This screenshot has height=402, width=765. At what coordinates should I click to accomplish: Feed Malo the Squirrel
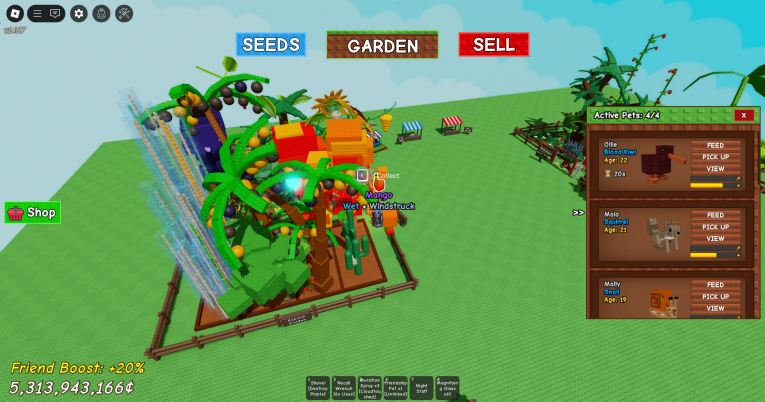point(715,215)
